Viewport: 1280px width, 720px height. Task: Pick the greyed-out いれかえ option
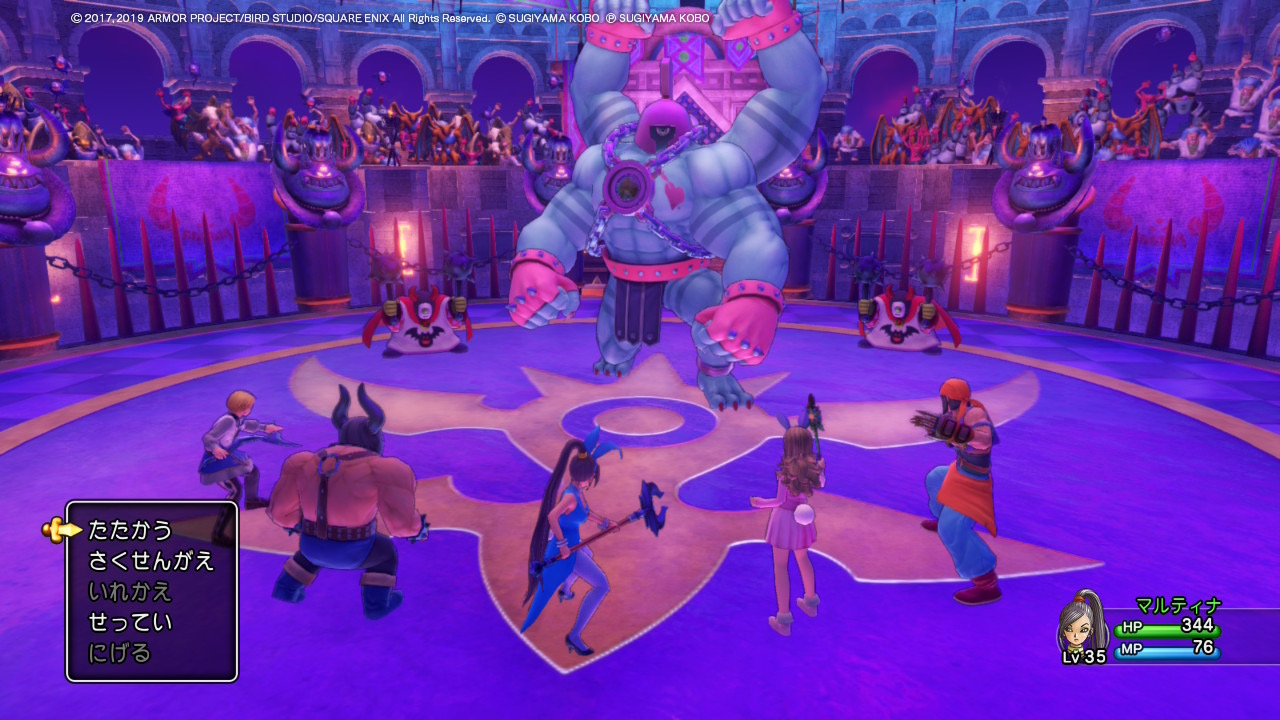(x=130, y=592)
